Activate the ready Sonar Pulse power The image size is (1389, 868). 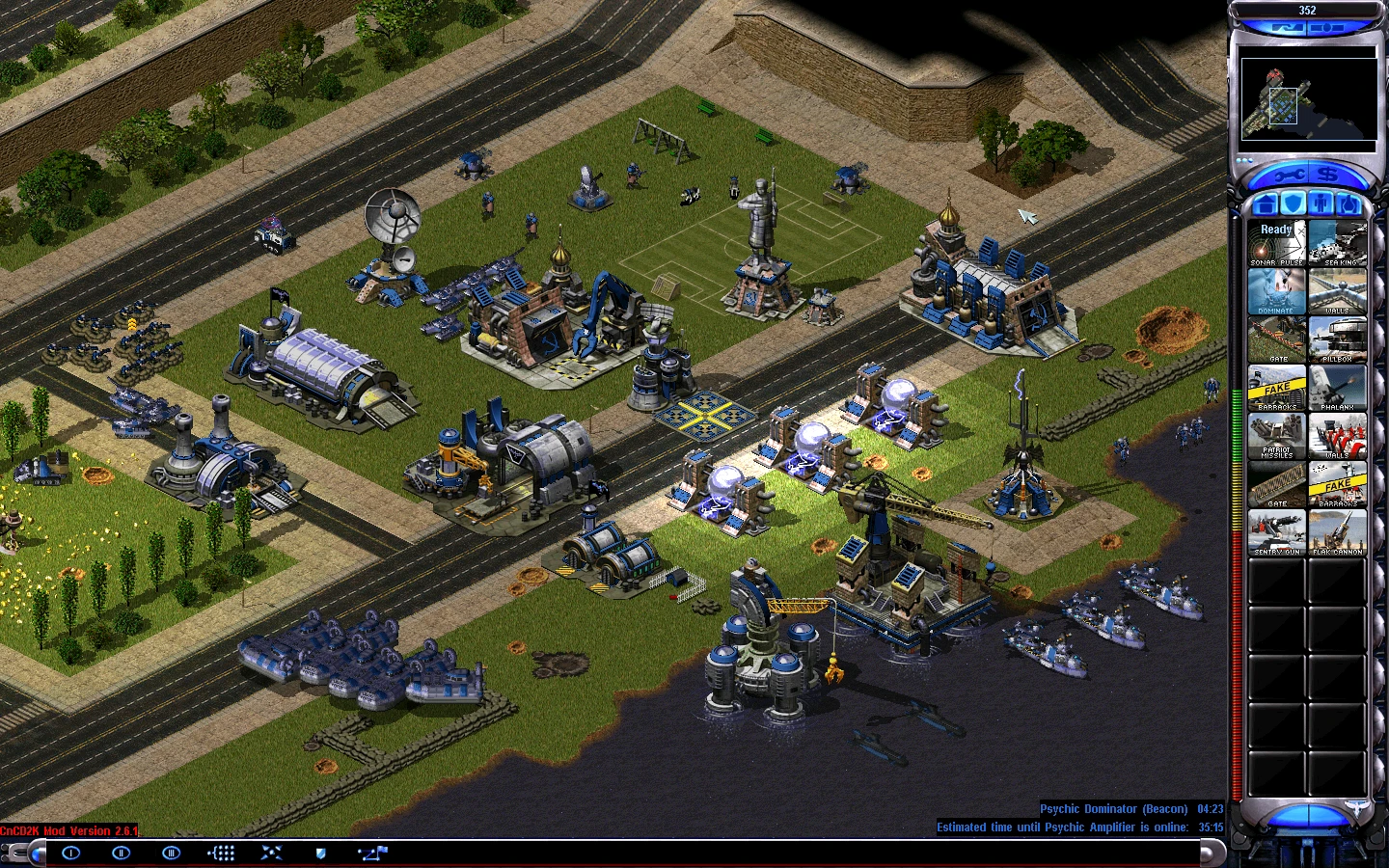1276,243
